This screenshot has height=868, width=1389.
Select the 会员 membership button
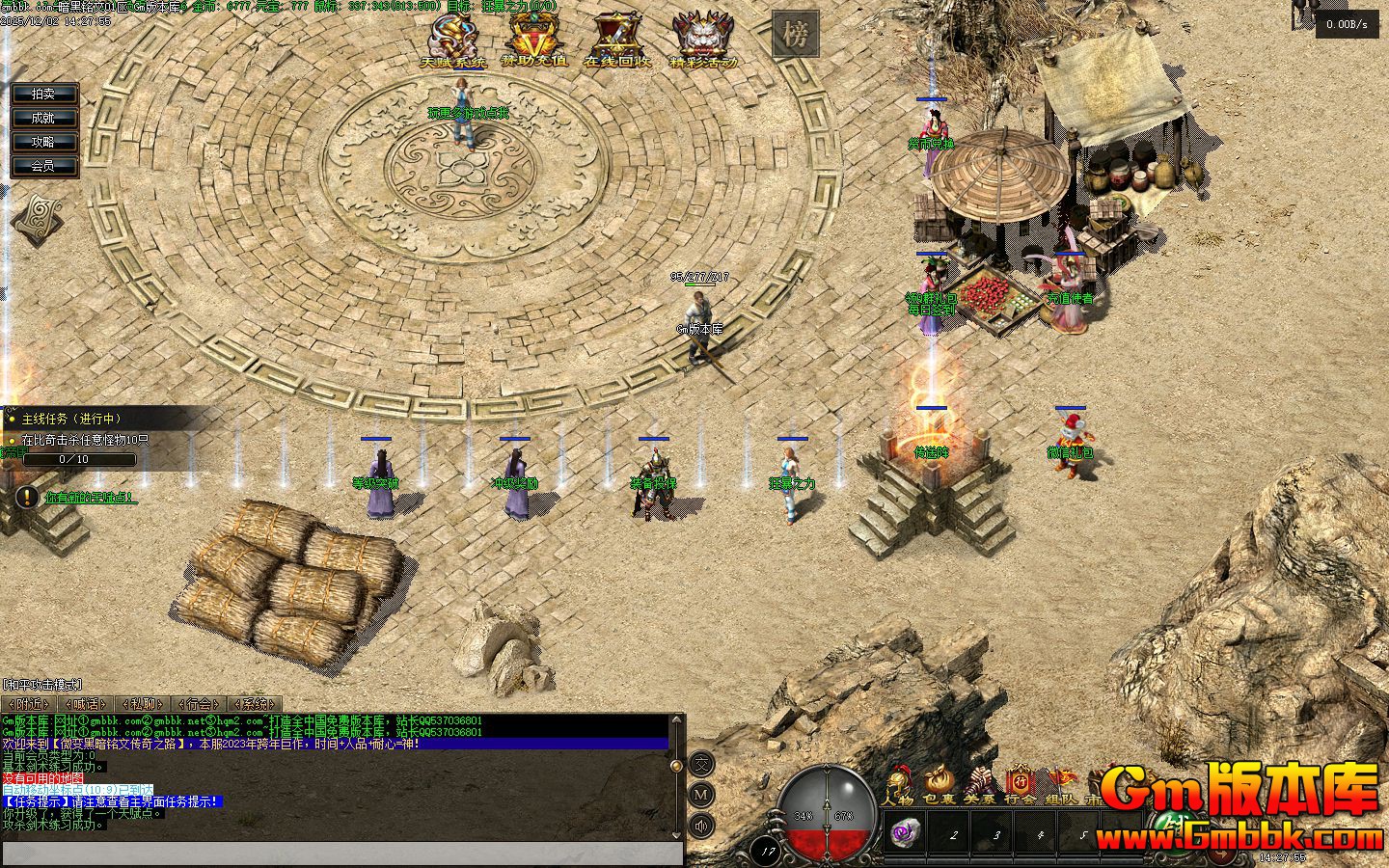tap(43, 166)
